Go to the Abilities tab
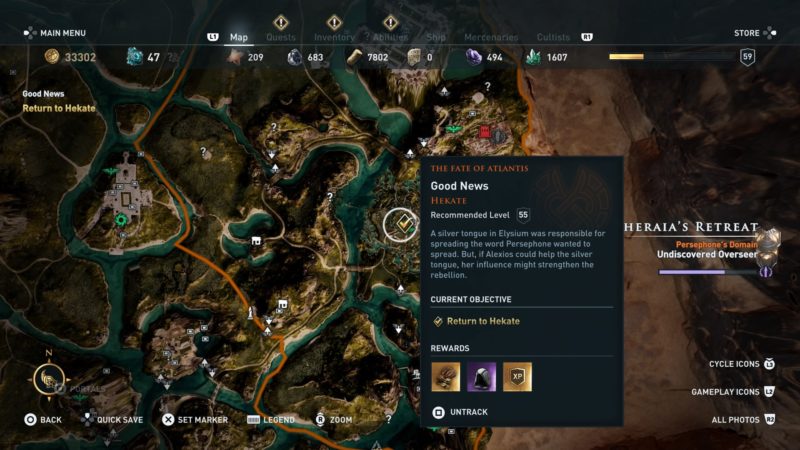 390,37
